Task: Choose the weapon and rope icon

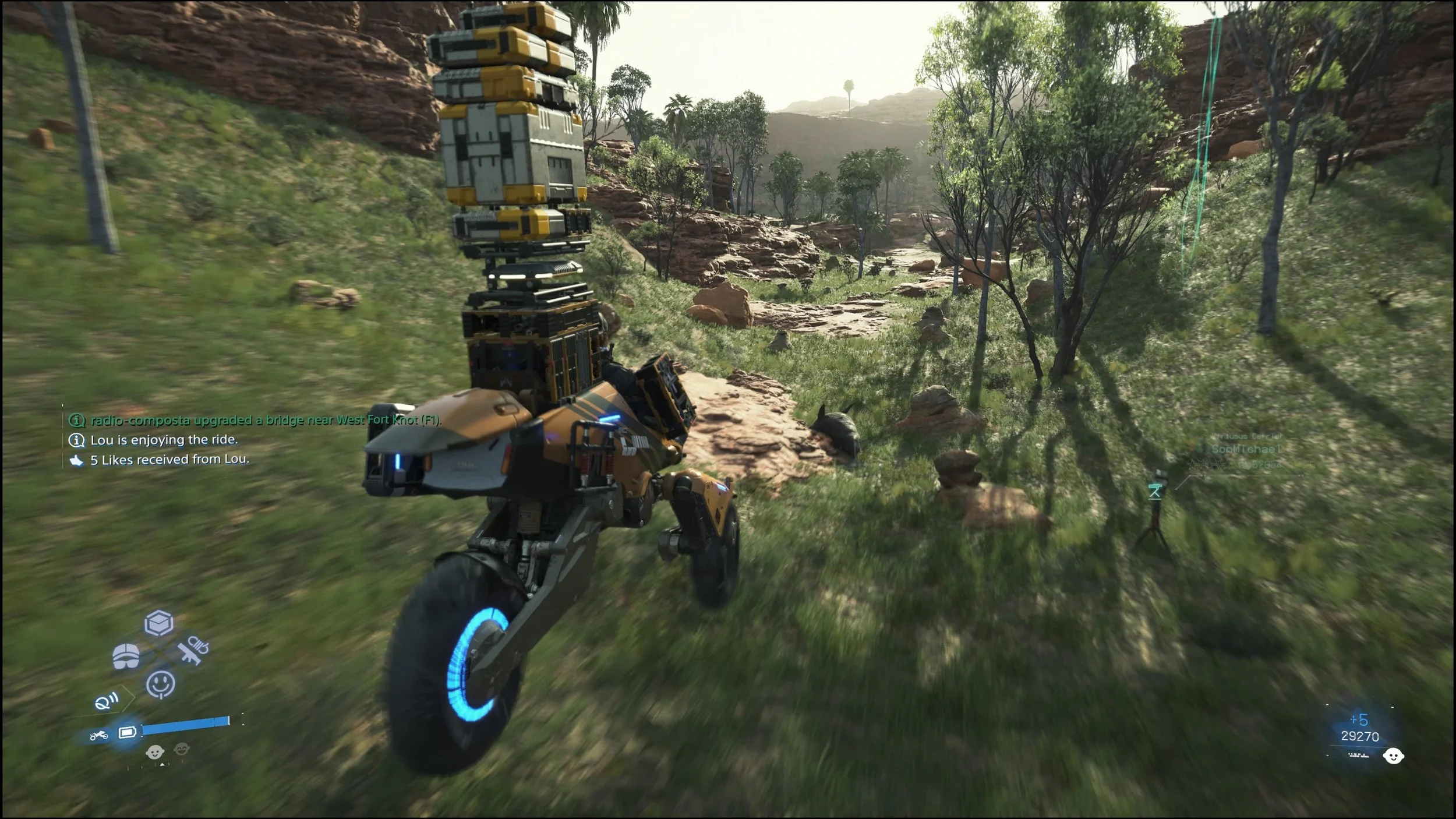Action: pyautogui.click(x=193, y=651)
